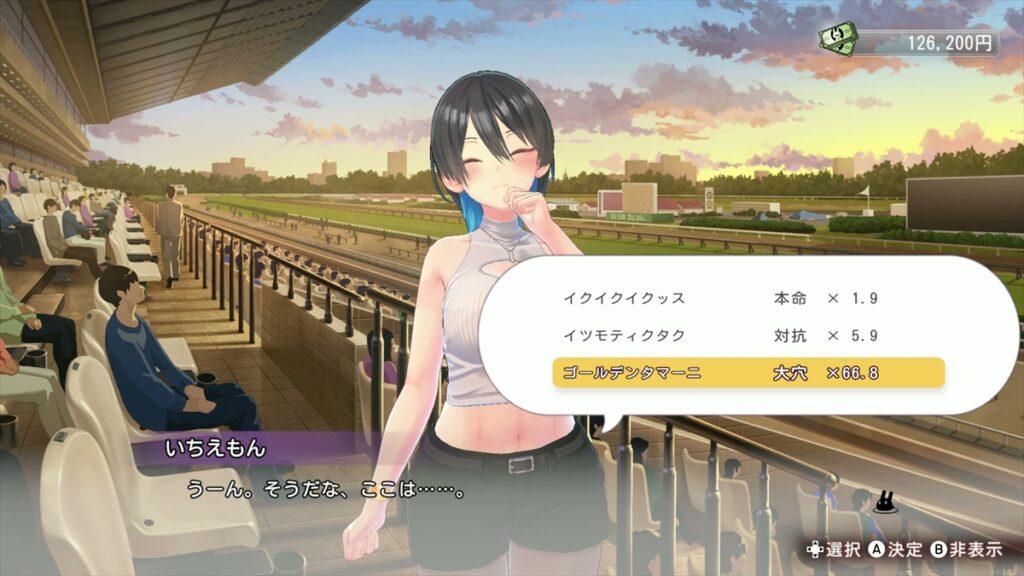
Task: Pick the highlighted ゴールデンタマーニ longshot option
Action: pos(748,373)
